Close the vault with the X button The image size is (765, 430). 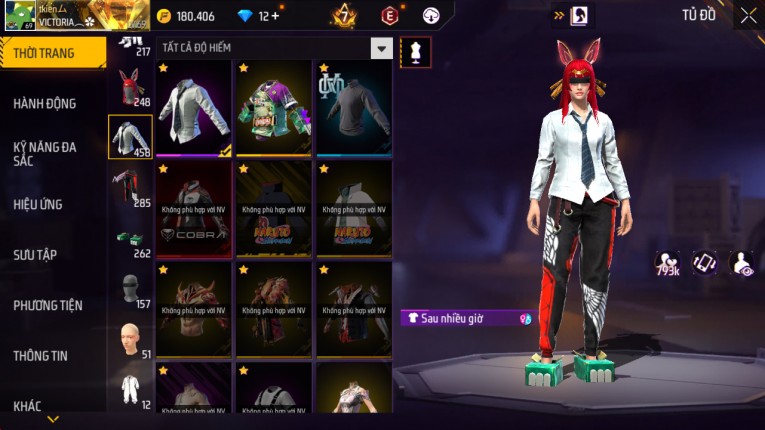tap(748, 15)
